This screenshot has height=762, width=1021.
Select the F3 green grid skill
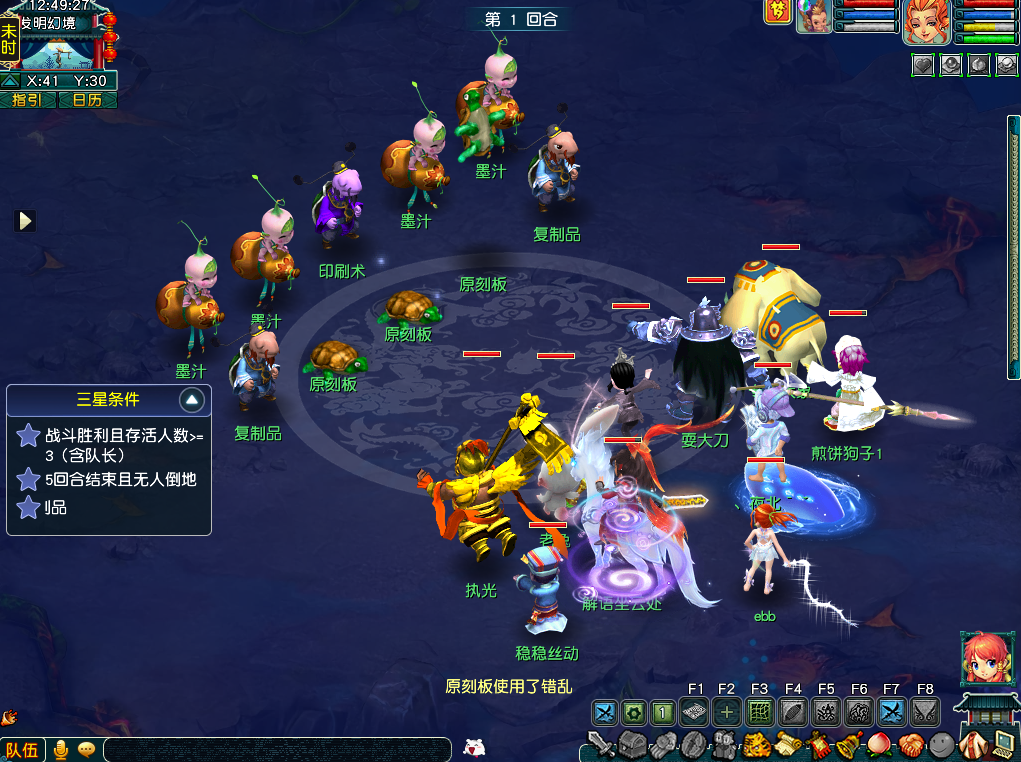coord(760,712)
